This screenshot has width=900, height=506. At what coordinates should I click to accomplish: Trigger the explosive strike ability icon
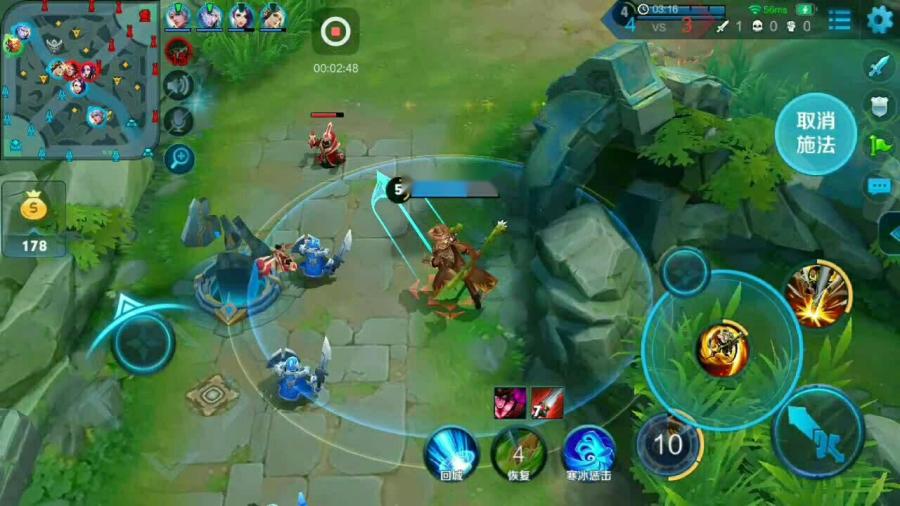click(818, 294)
